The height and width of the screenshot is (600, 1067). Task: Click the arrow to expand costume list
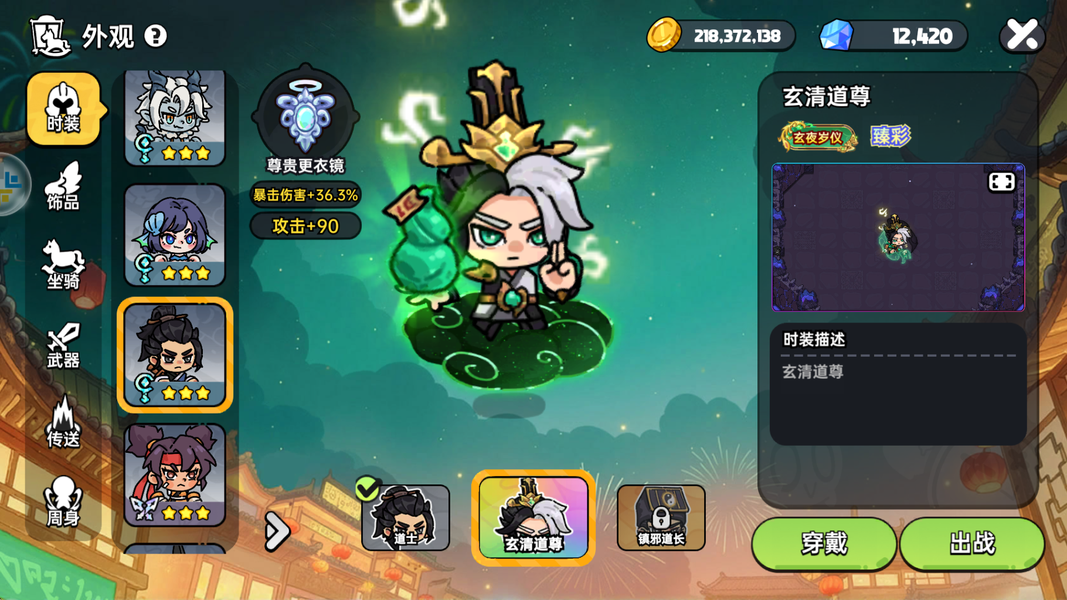[276, 531]
